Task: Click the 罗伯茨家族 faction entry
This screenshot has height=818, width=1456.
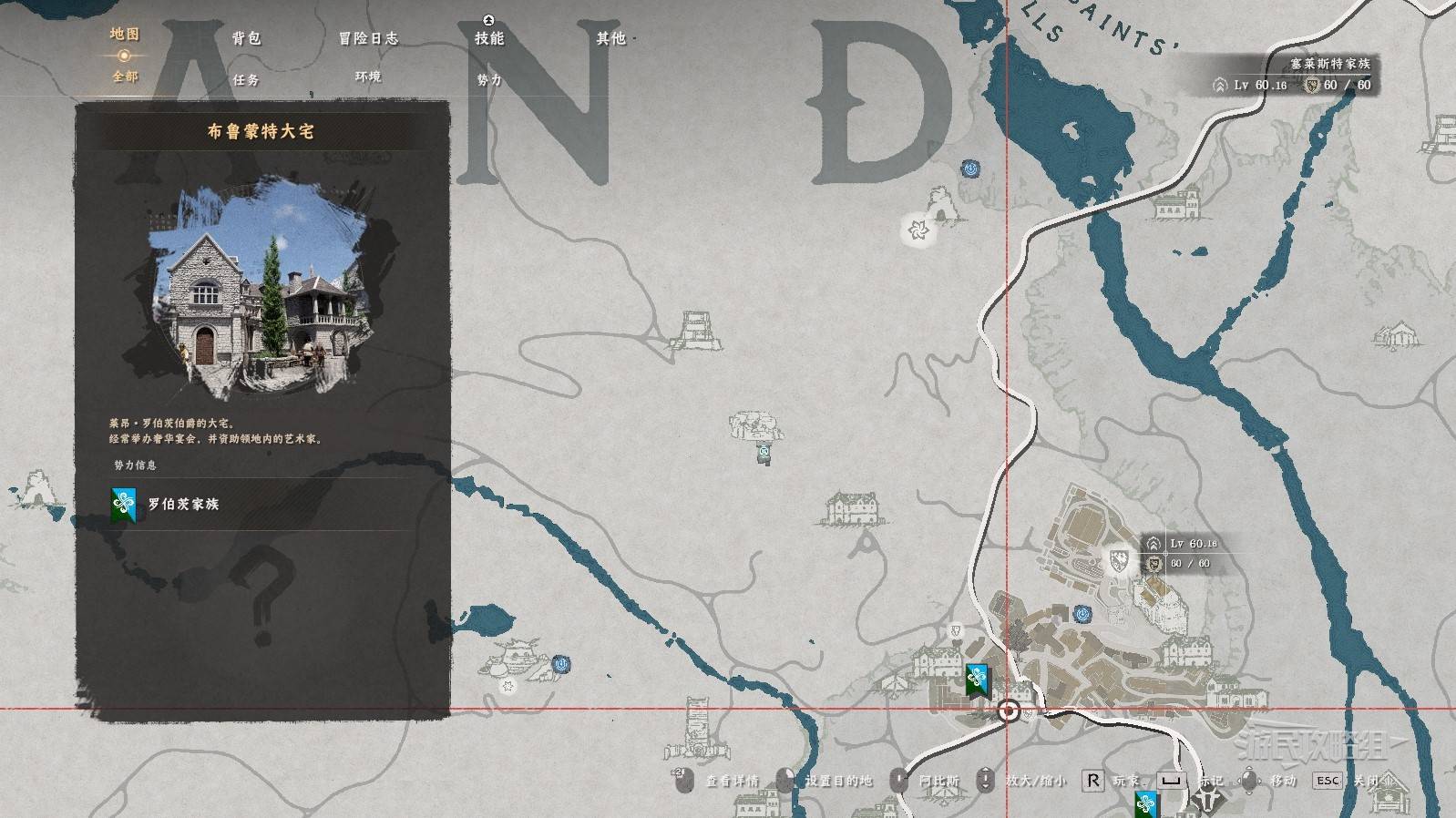Action: point(182,504)
